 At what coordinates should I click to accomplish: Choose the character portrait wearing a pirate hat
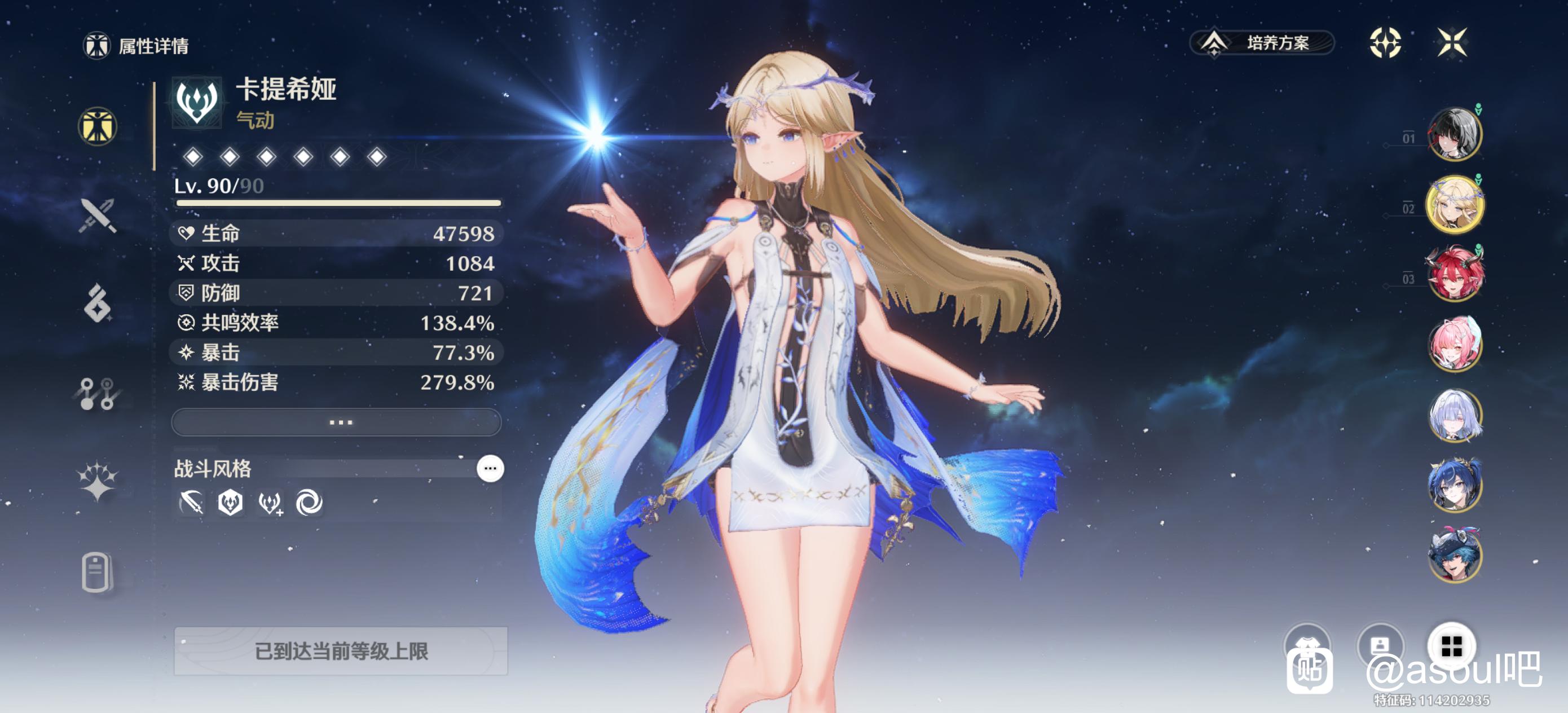pyautogui.click(x=1454, y=555)
